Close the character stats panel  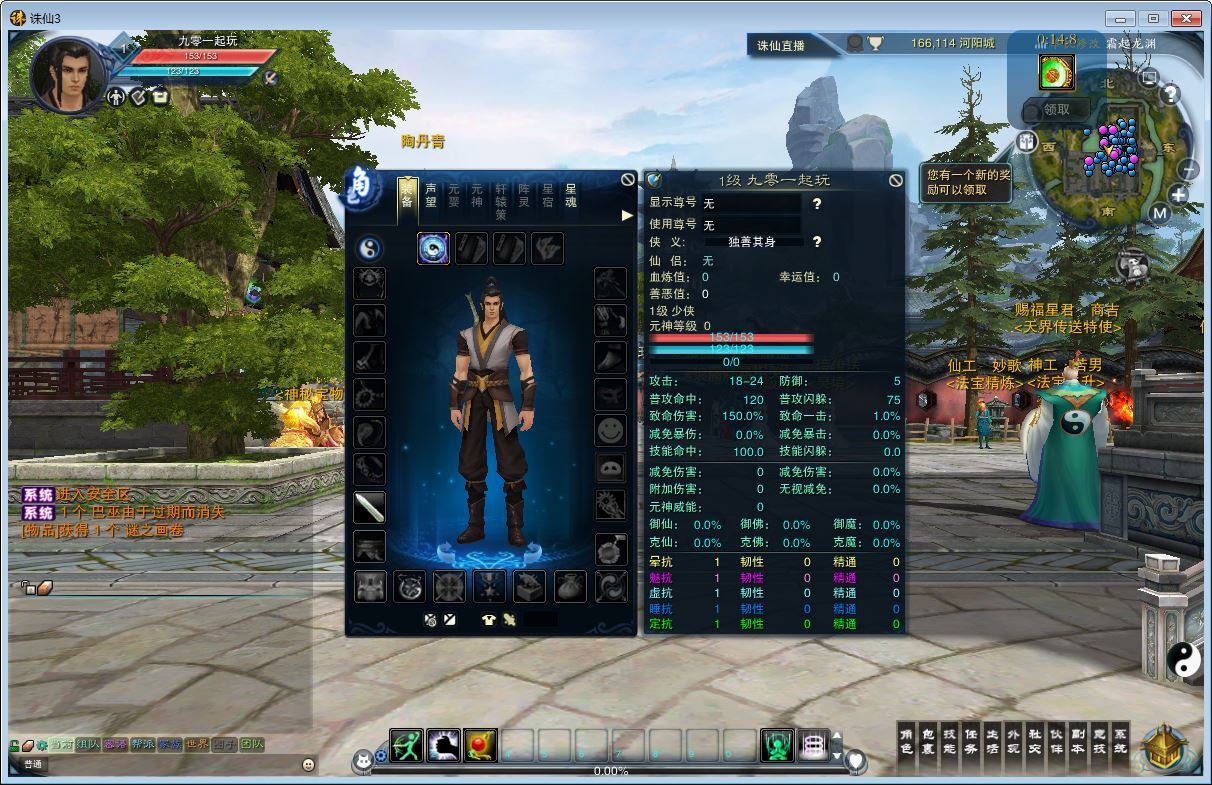tap(895, 180)
